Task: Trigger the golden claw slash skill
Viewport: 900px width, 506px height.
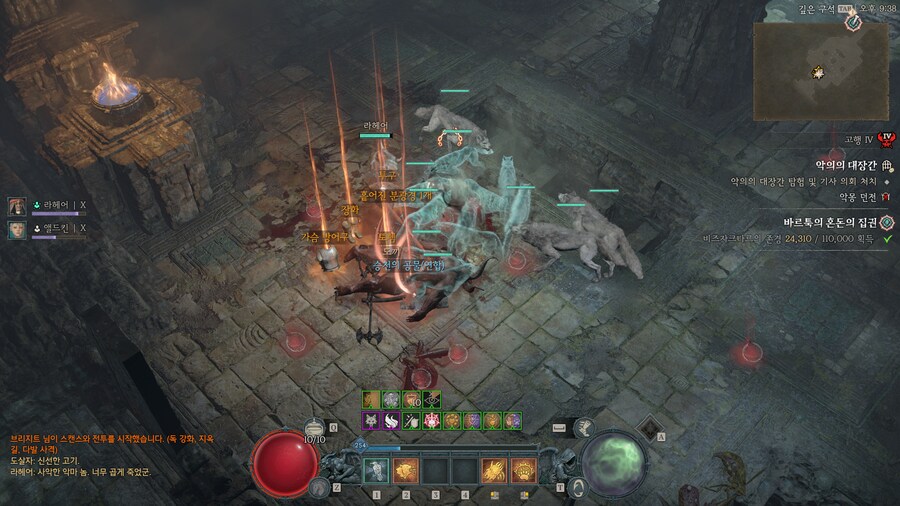Action: tap(494, 470)
